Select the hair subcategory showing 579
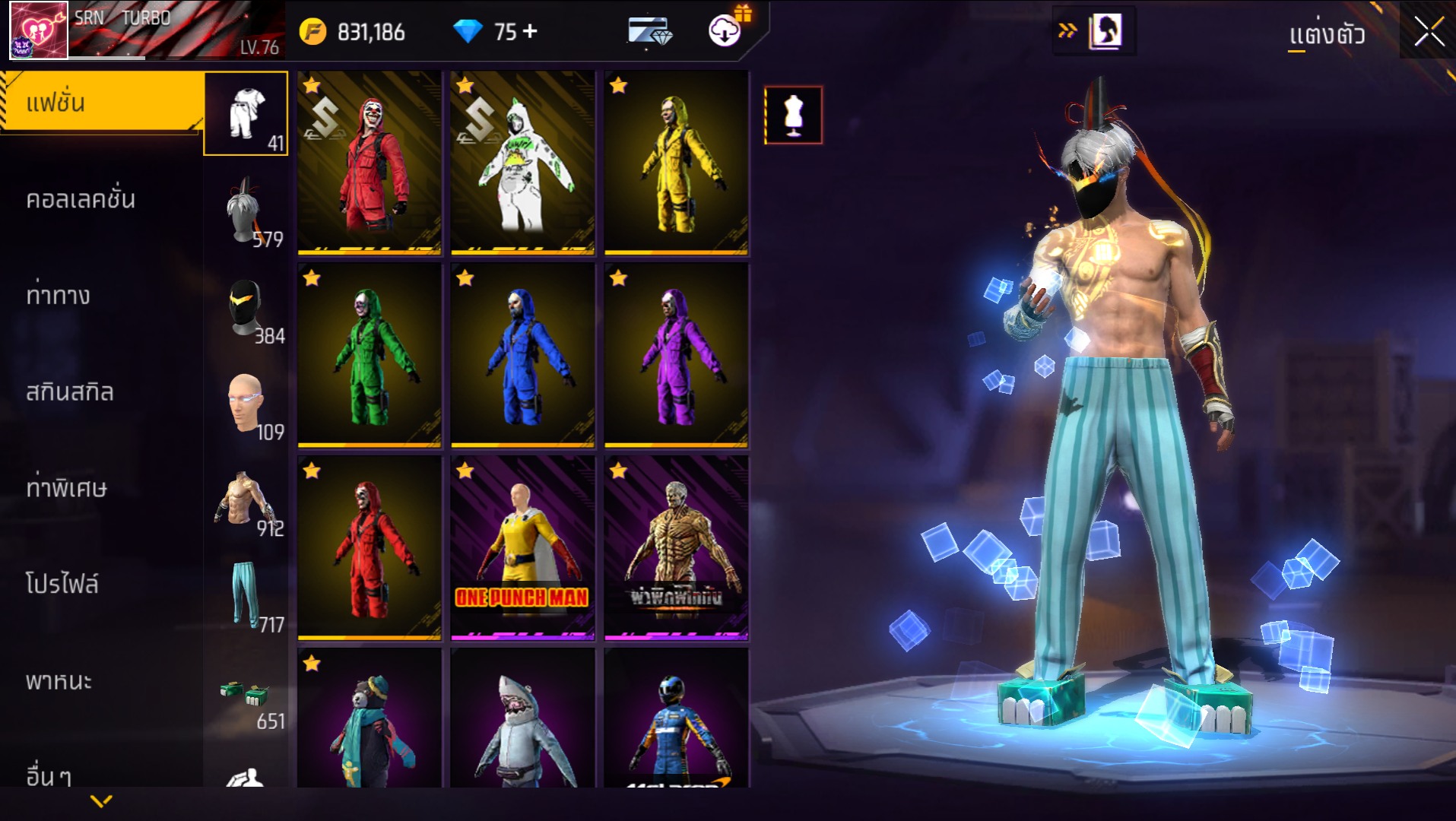The width and height of the screenshot is (1456, 821). 246,211
